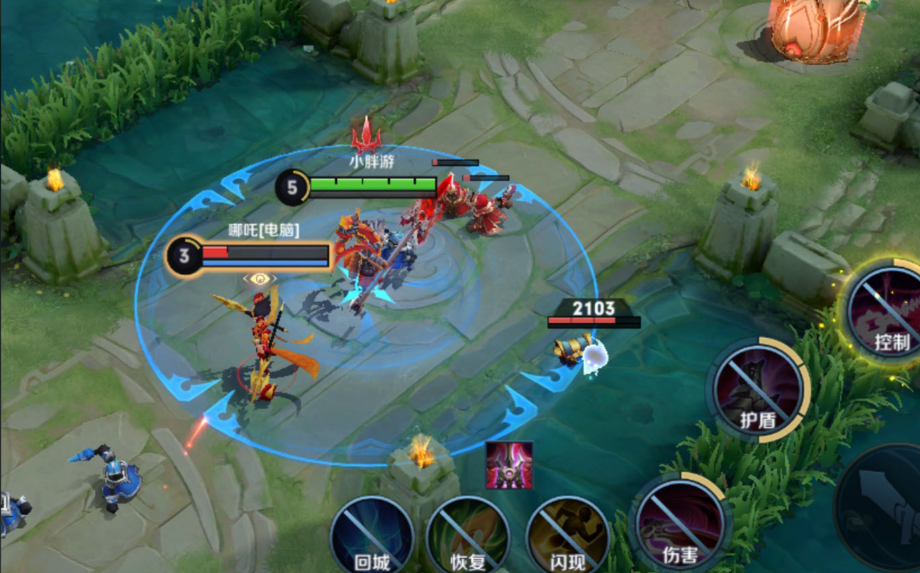The image size is (920, 573).
Task: Tap the 回城 recall button
Action: [372, 534]
